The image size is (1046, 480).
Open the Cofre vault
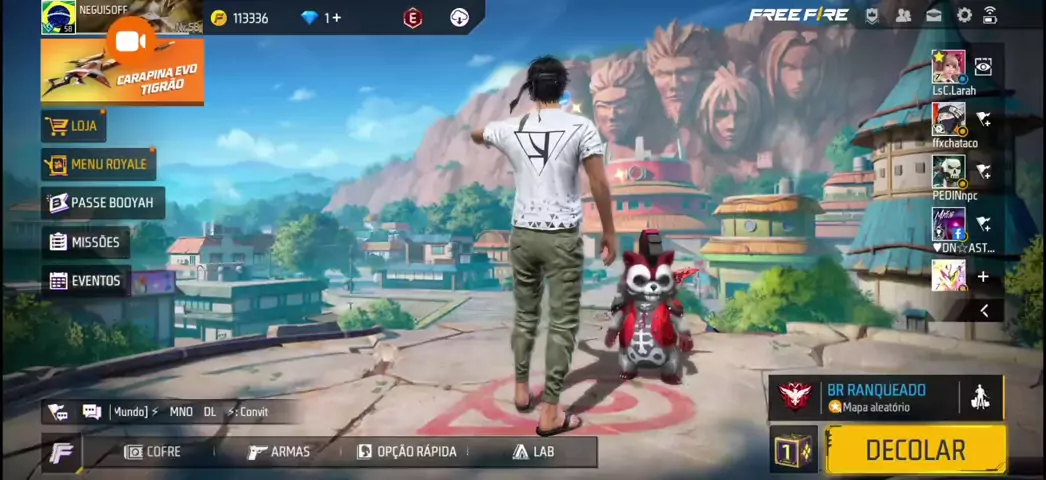click(153, 452)
